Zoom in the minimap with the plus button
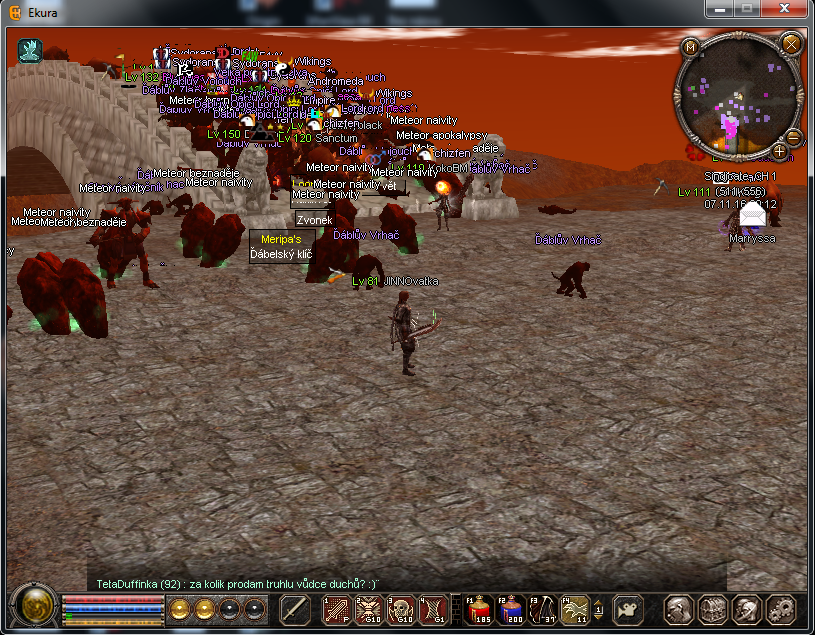The width and height of the screenshot is (815, 635). click(x=779, y=151)
